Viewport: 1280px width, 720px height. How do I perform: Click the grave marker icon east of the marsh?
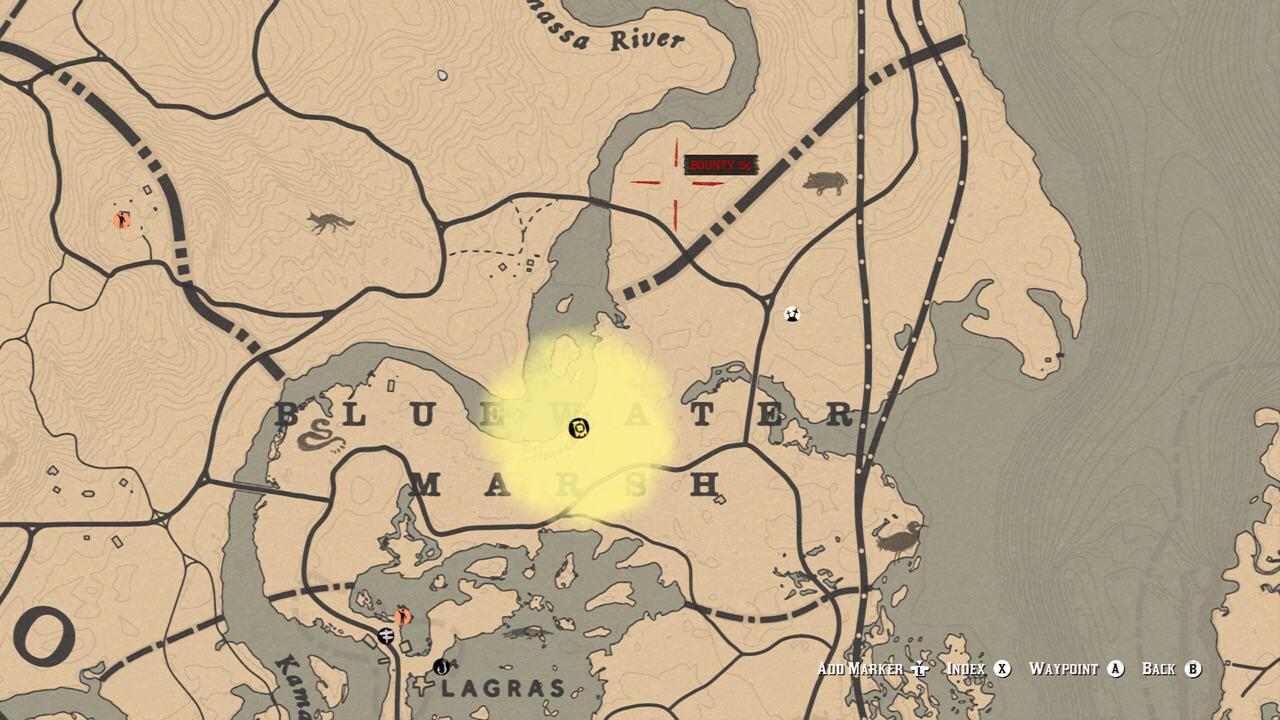click(x=792, y=314)
